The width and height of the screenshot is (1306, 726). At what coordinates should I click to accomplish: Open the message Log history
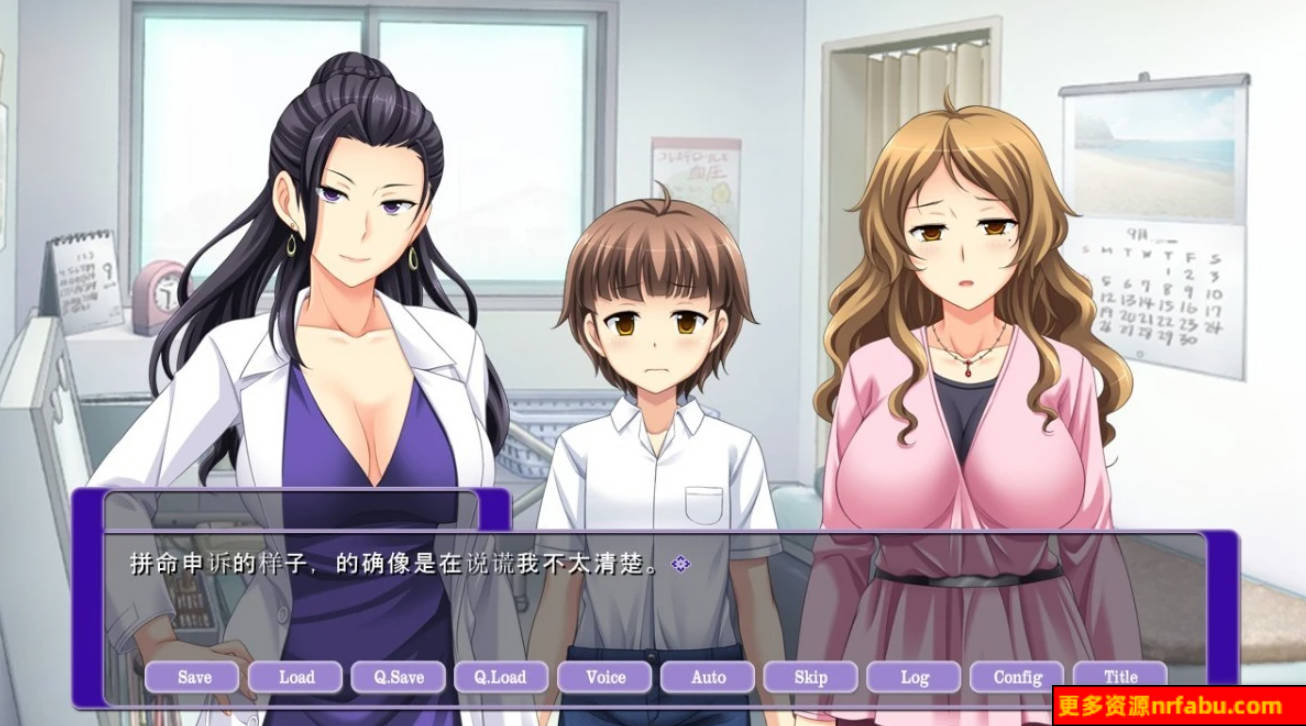pos(912,677)
